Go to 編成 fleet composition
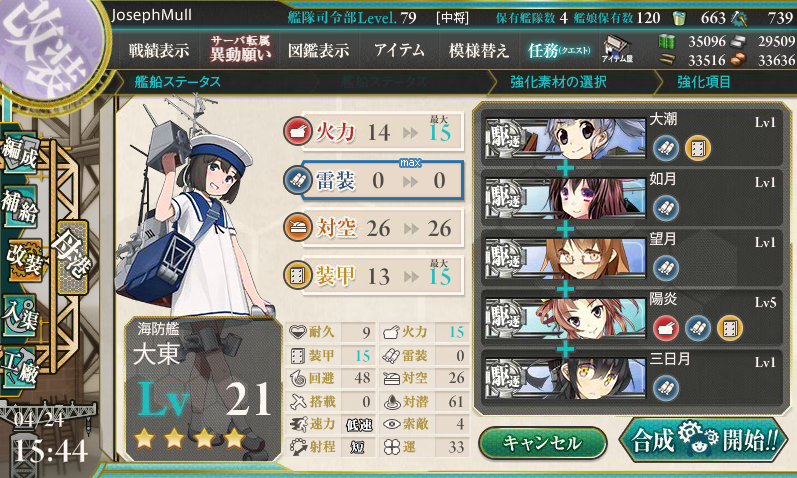 [x=22, y=151]
